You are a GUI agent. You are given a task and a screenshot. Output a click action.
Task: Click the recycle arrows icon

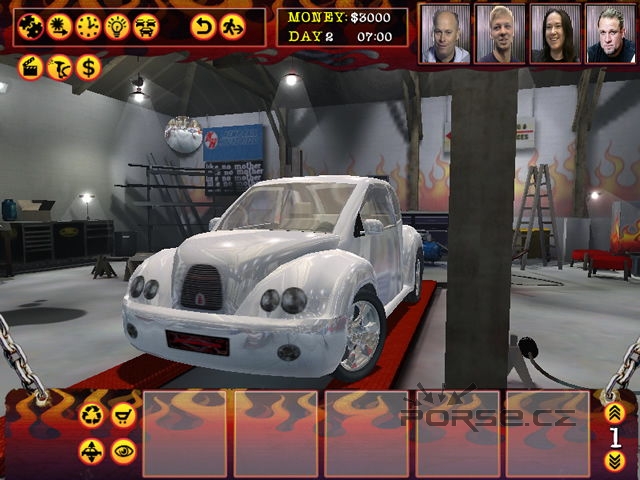[92, 415]
